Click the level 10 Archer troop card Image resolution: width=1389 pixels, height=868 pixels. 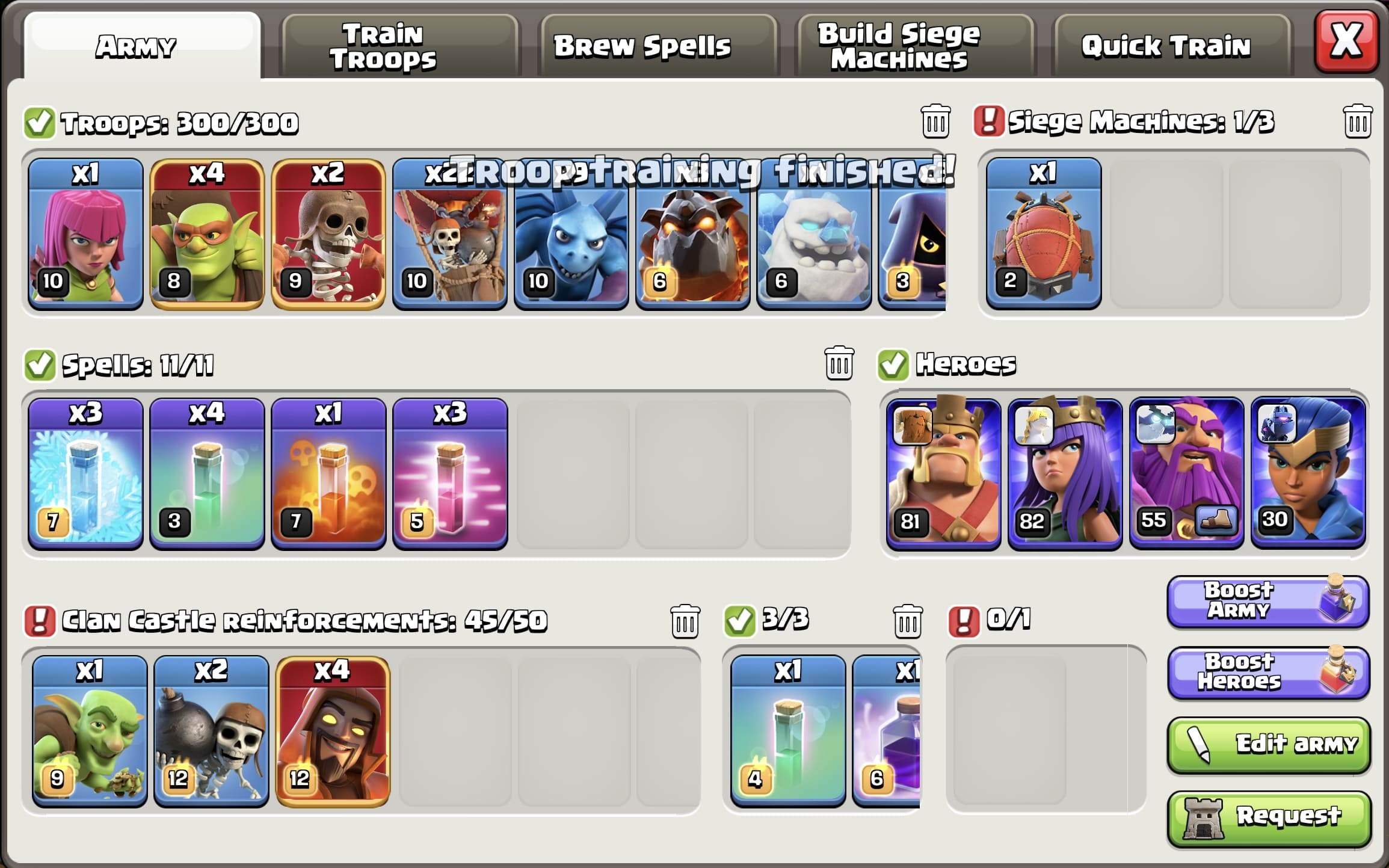pyautogui.click(x=84, y=235)
